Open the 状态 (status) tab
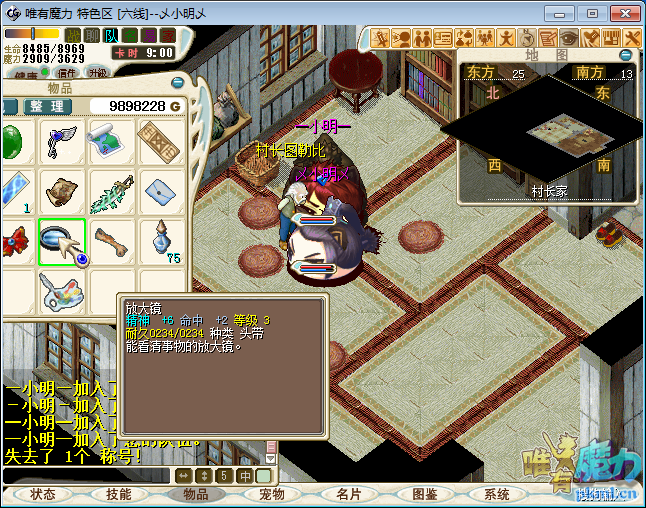 tap(43, 494)
